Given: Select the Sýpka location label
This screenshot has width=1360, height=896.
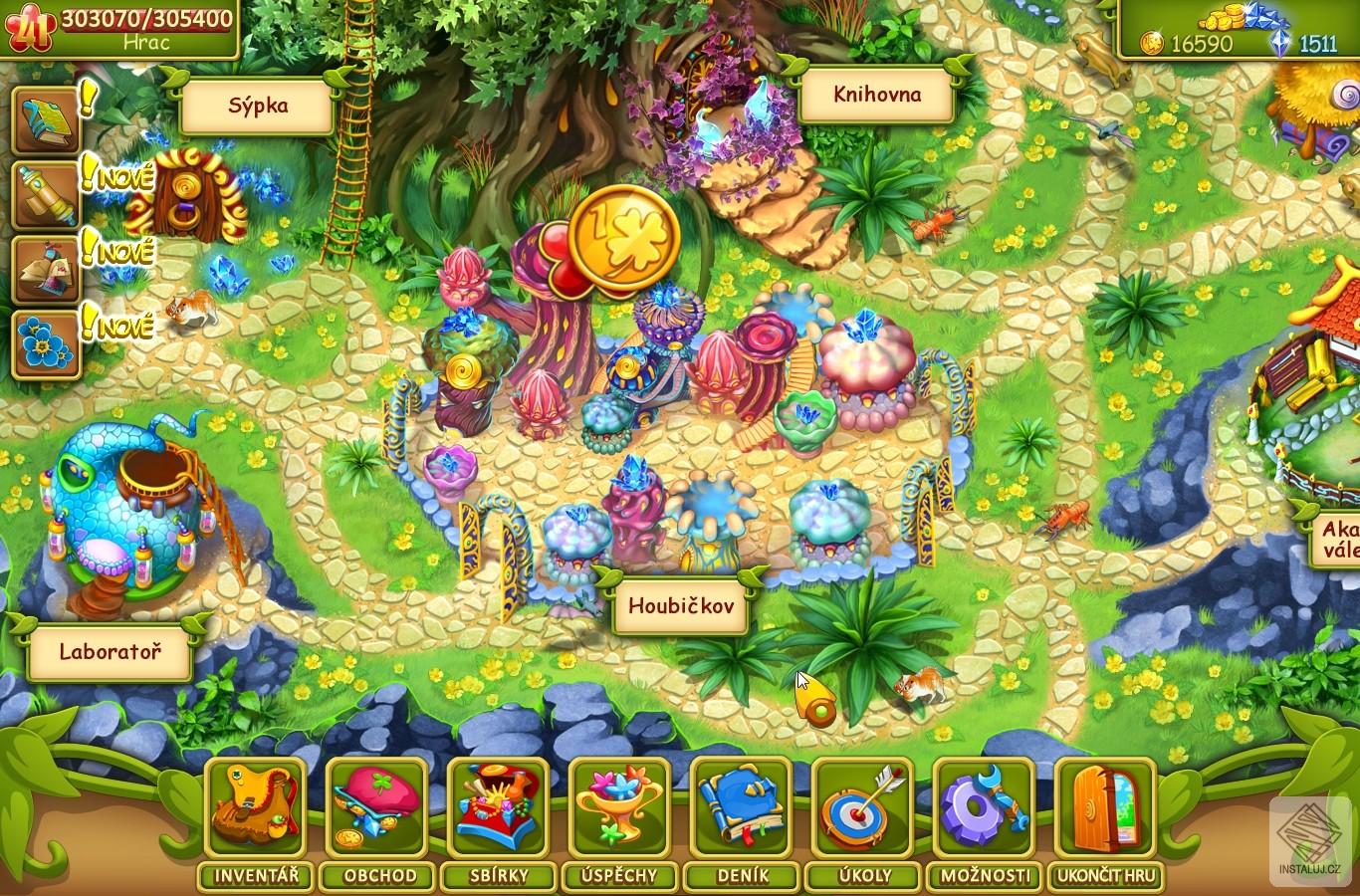Looking at the screenshot, I should (258, 107).
